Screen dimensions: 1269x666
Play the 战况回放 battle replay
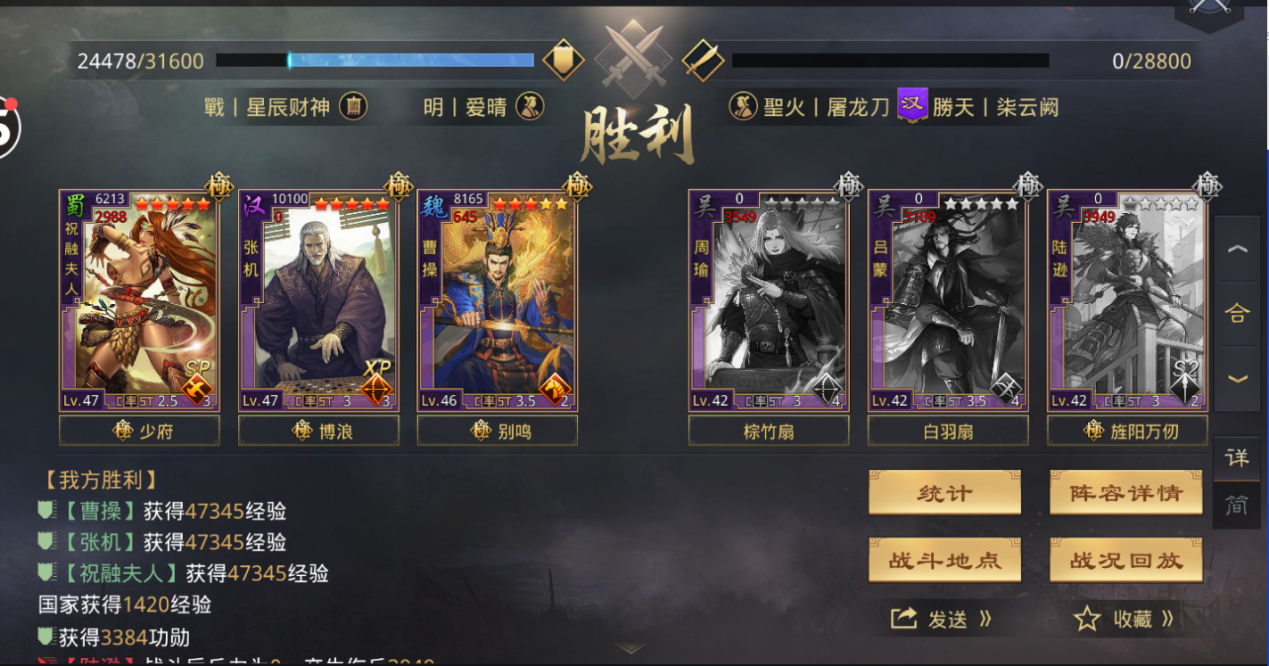(x=1125, y=560)
